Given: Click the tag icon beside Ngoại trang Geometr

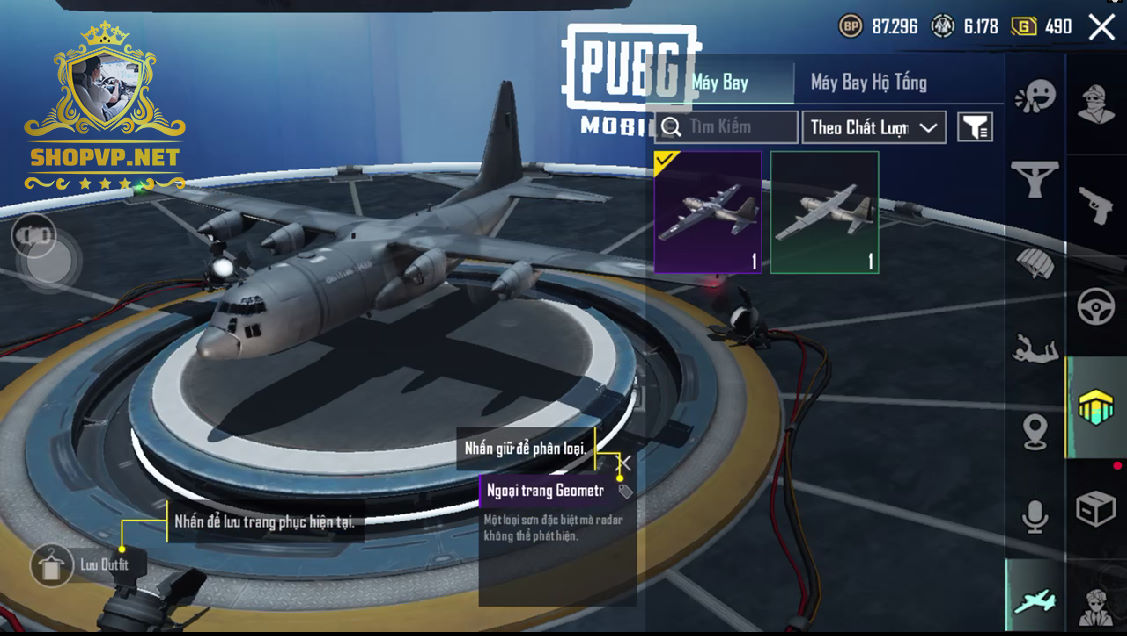Looking at the screenshot, I should point(625,491).
